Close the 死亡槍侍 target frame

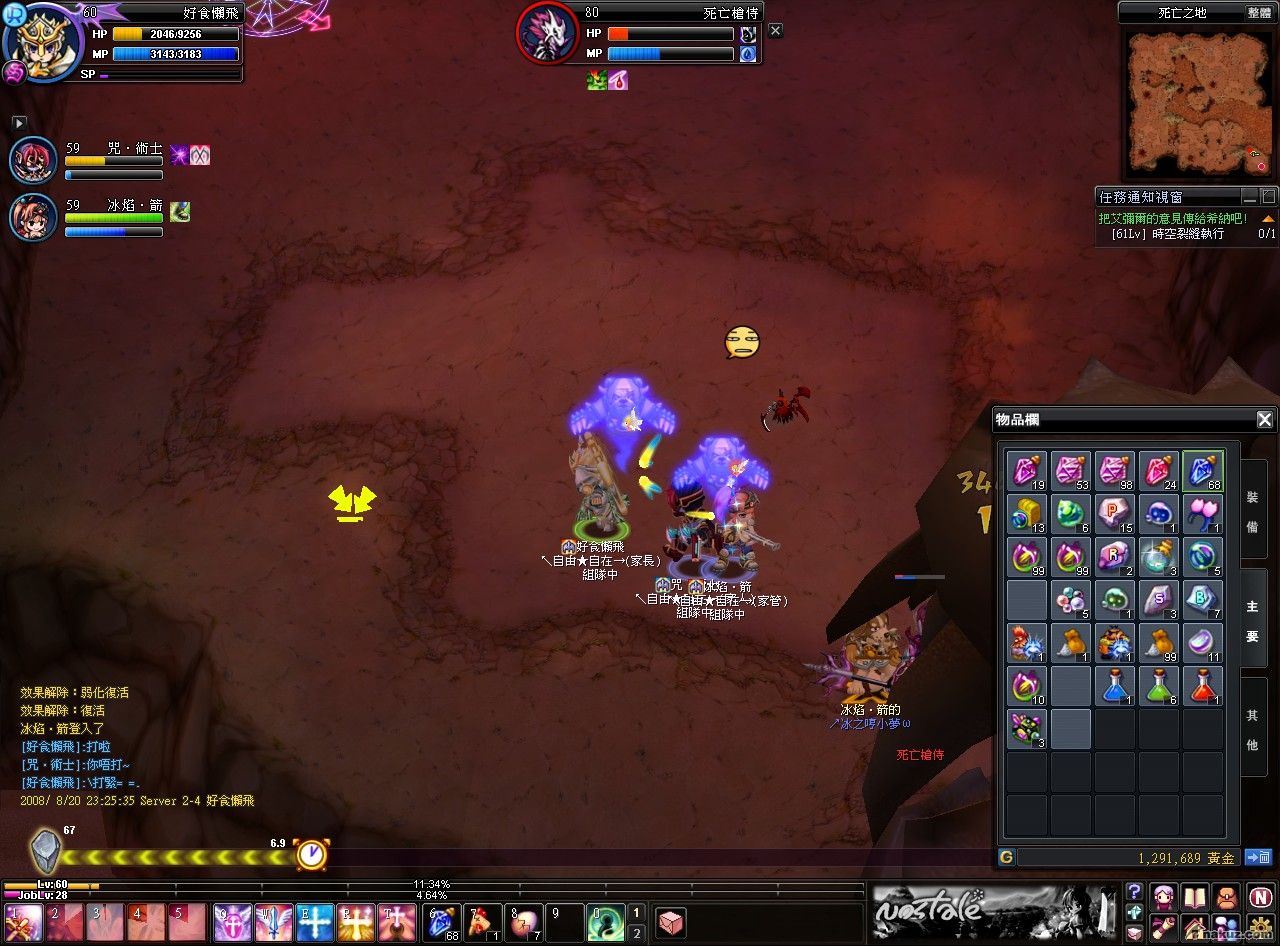(775, 31)
